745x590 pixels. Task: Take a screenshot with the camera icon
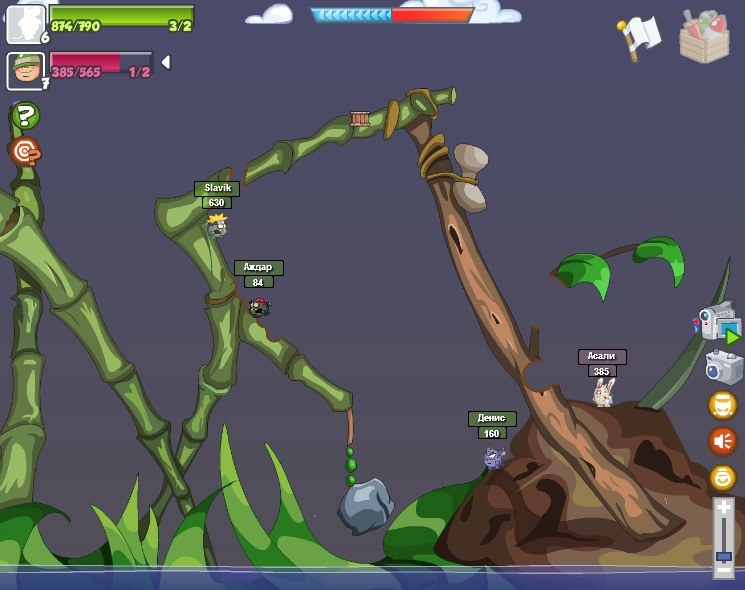(x=723, y=367)
